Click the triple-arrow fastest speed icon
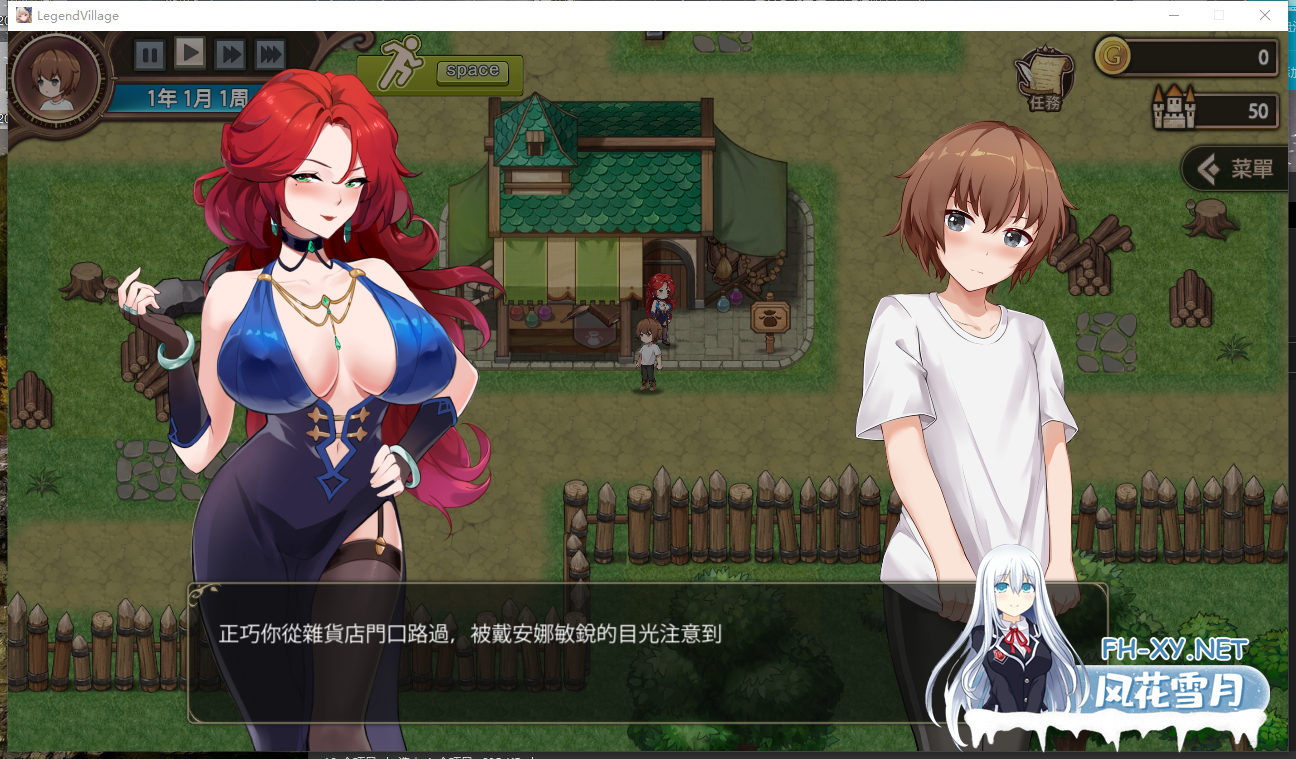The image size is (1296, 759). click(x=268, y=55)
